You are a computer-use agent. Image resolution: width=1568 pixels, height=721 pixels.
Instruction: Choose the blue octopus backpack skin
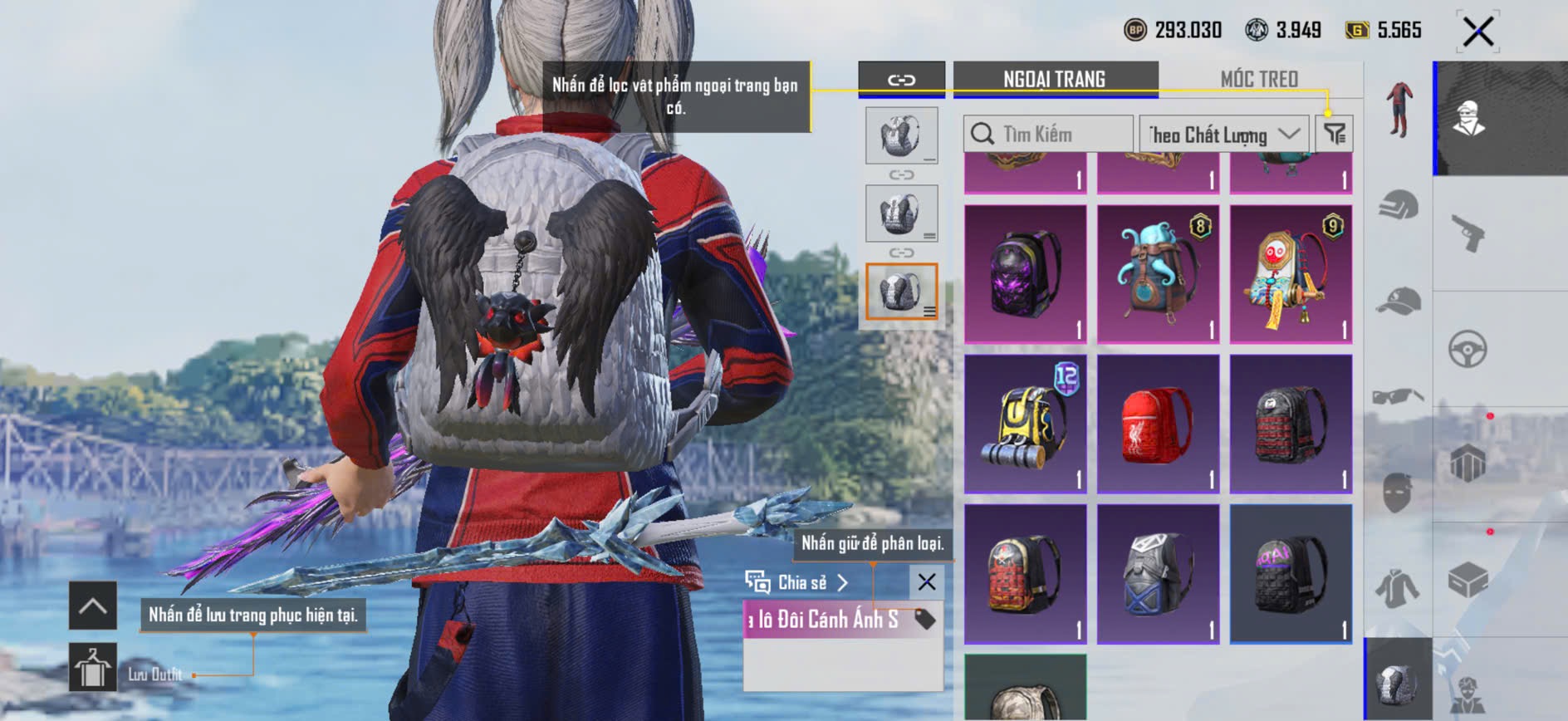pyautogui.click(x=1159, y=274)
